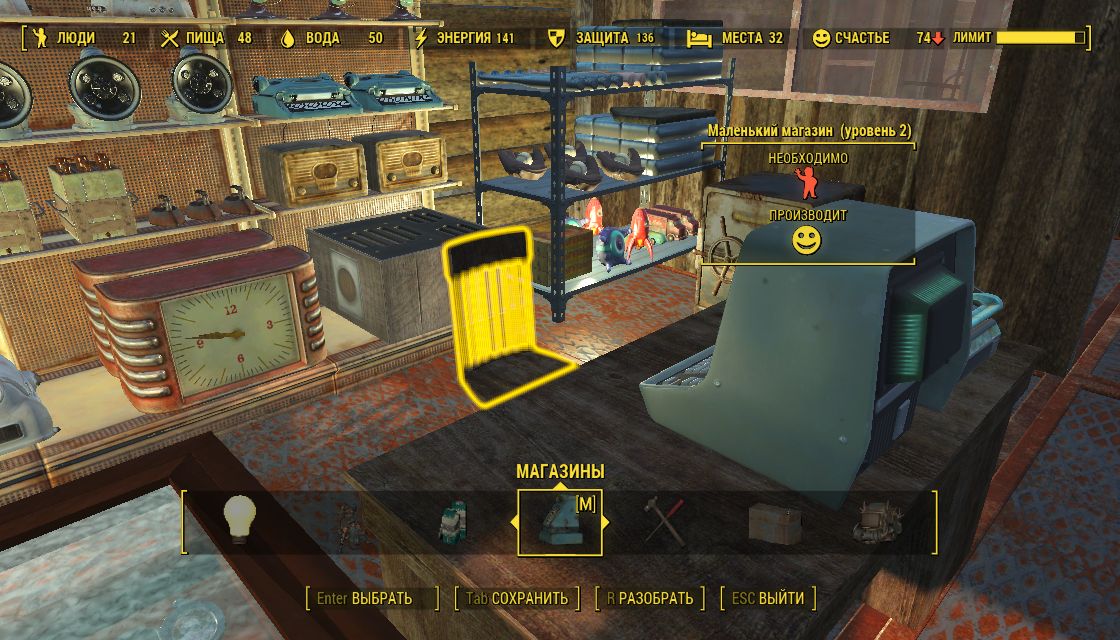The width and height of the screenshot is (1120, 640).
Task: Exit workshop with the ВЫЙТИ button
Action: click(768, 599)
